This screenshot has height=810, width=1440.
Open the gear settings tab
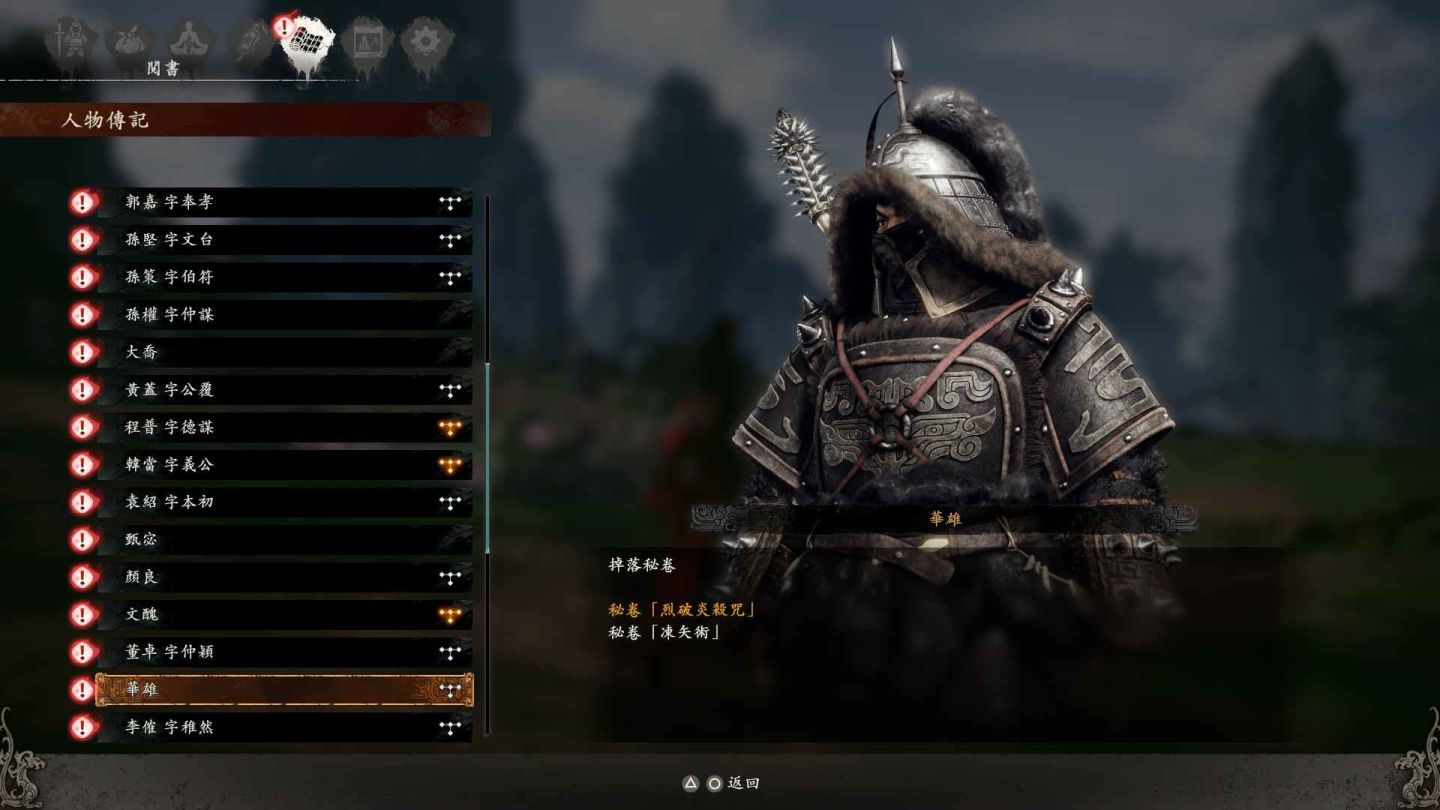pyautogui.click(x=427, y=42)
